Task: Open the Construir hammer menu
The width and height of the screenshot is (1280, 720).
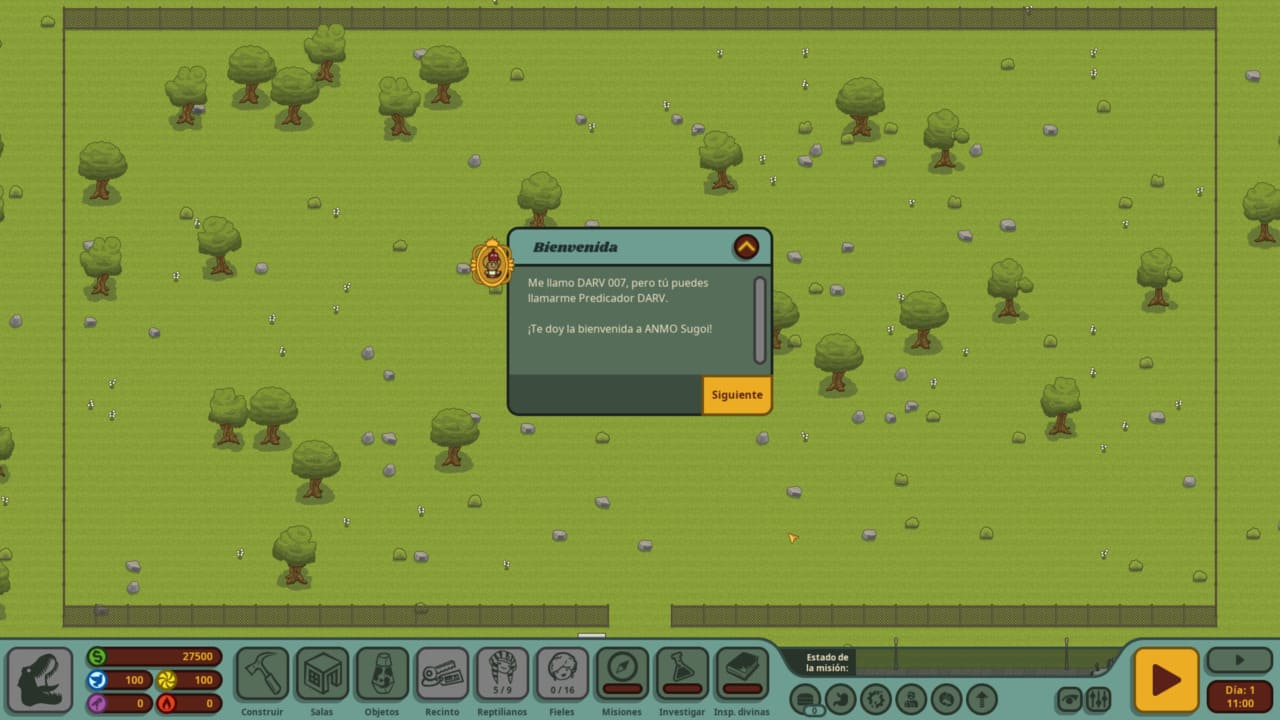Action: (x=262, y=674)
